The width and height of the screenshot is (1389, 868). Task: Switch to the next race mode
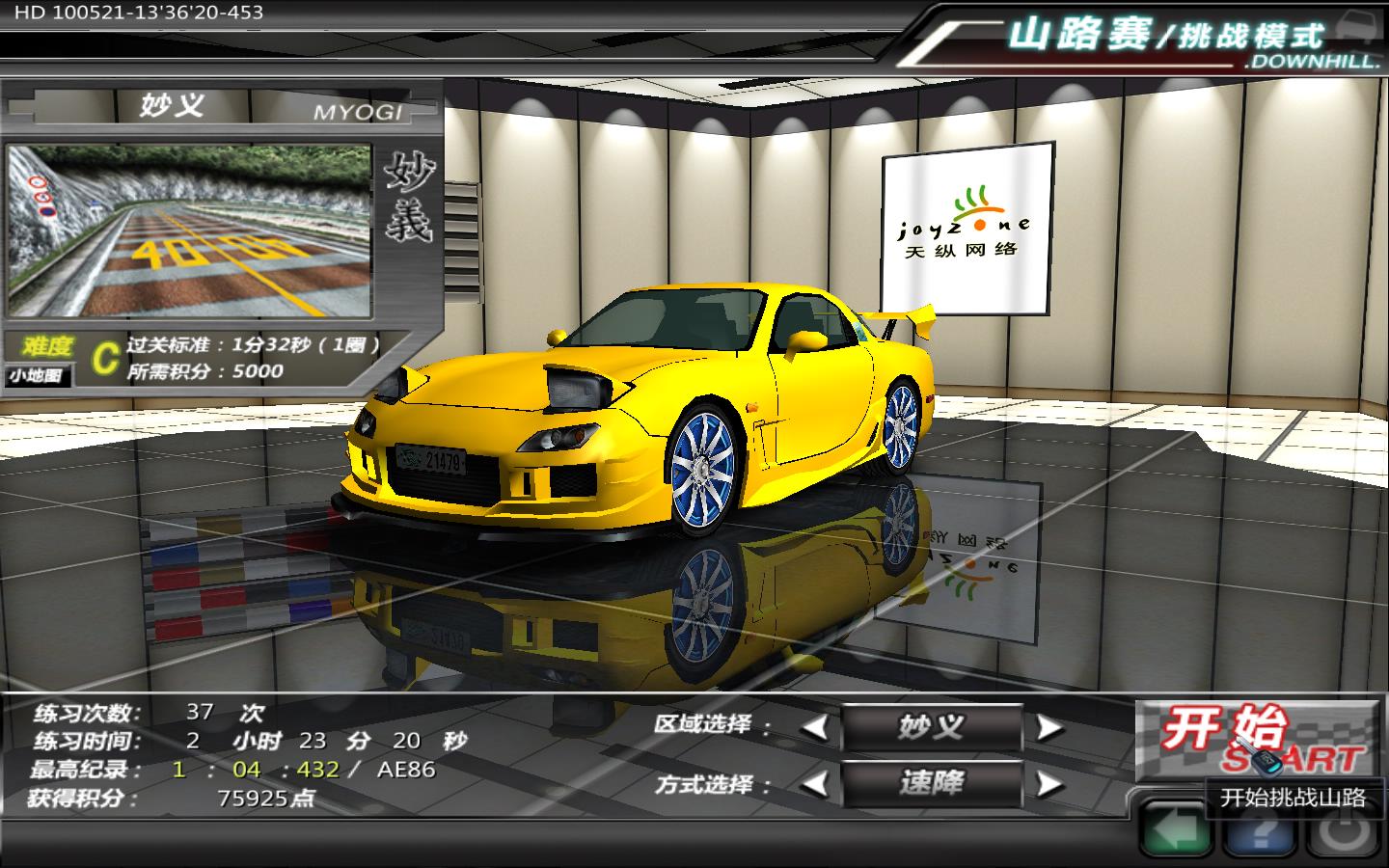coord(1049,784)
